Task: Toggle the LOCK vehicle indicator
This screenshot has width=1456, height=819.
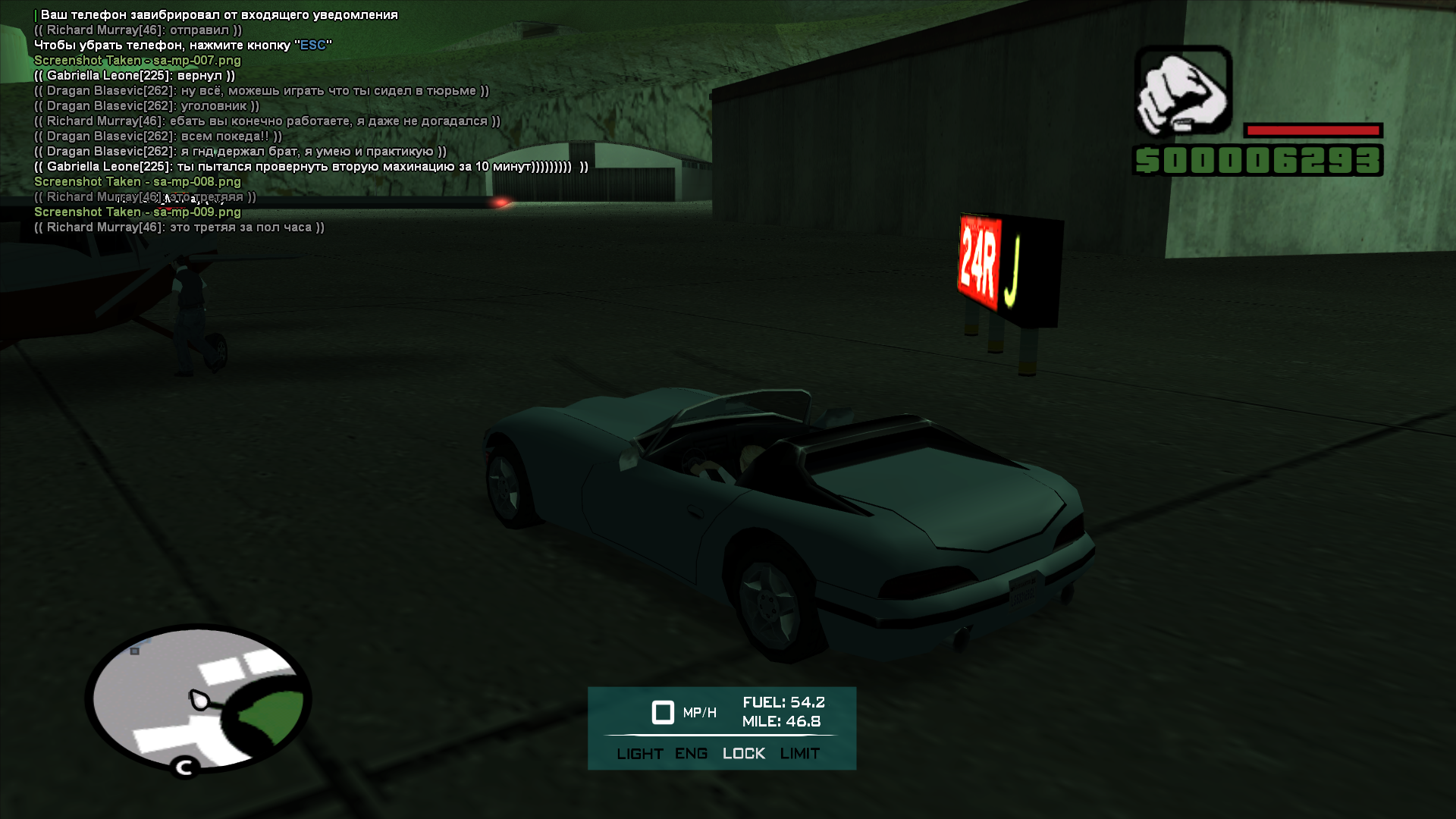Action: tap(743, 754)
